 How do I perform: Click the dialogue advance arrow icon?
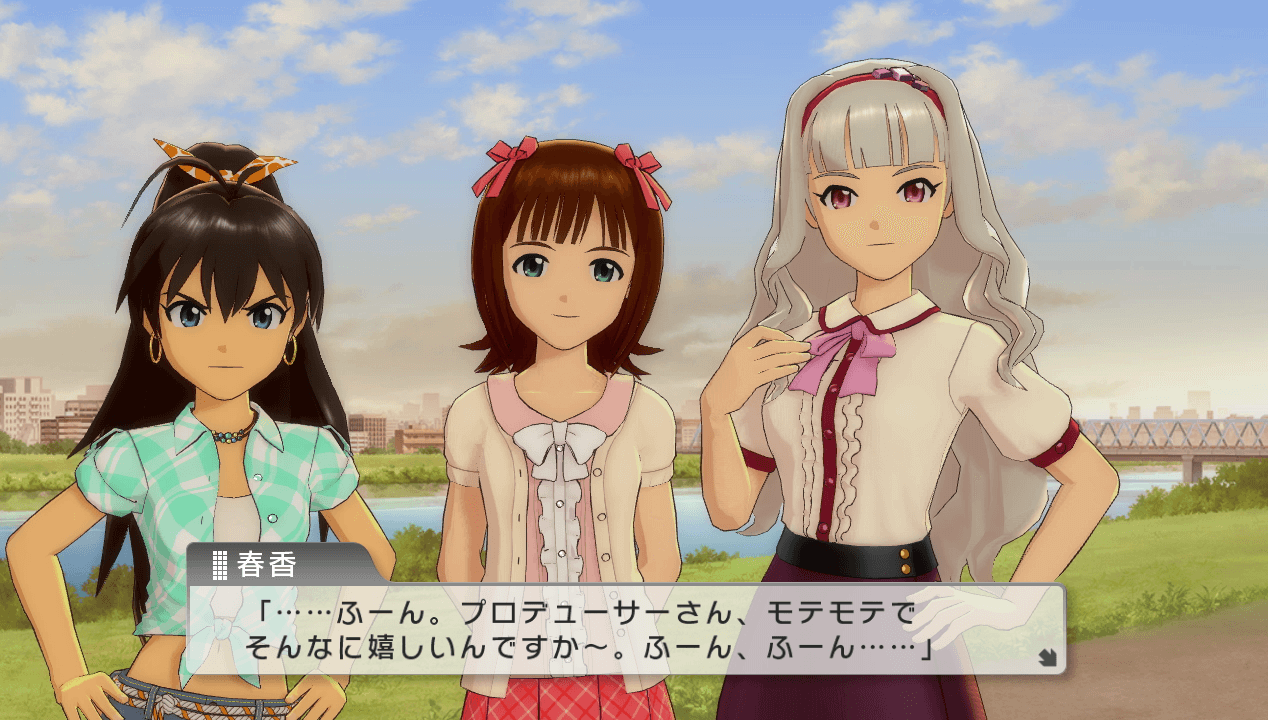[1047, 657]
